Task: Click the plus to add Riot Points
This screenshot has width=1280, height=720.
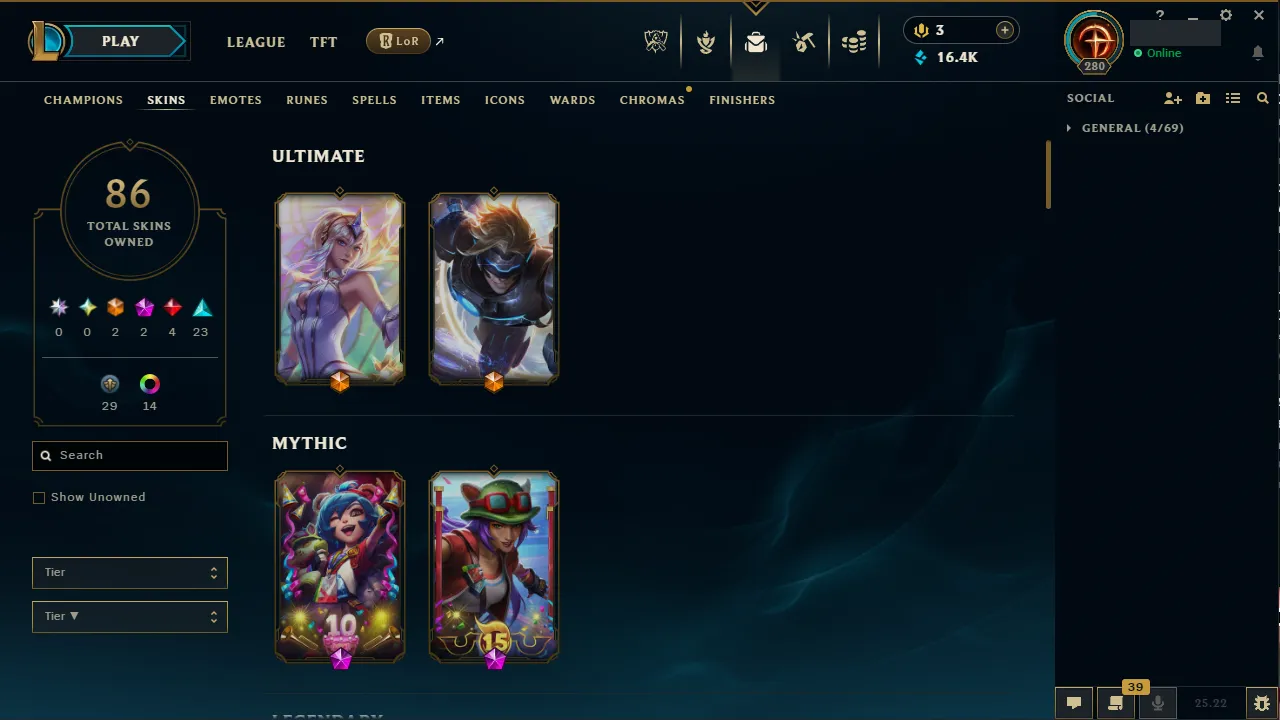Action: [x=1004, y=30]
